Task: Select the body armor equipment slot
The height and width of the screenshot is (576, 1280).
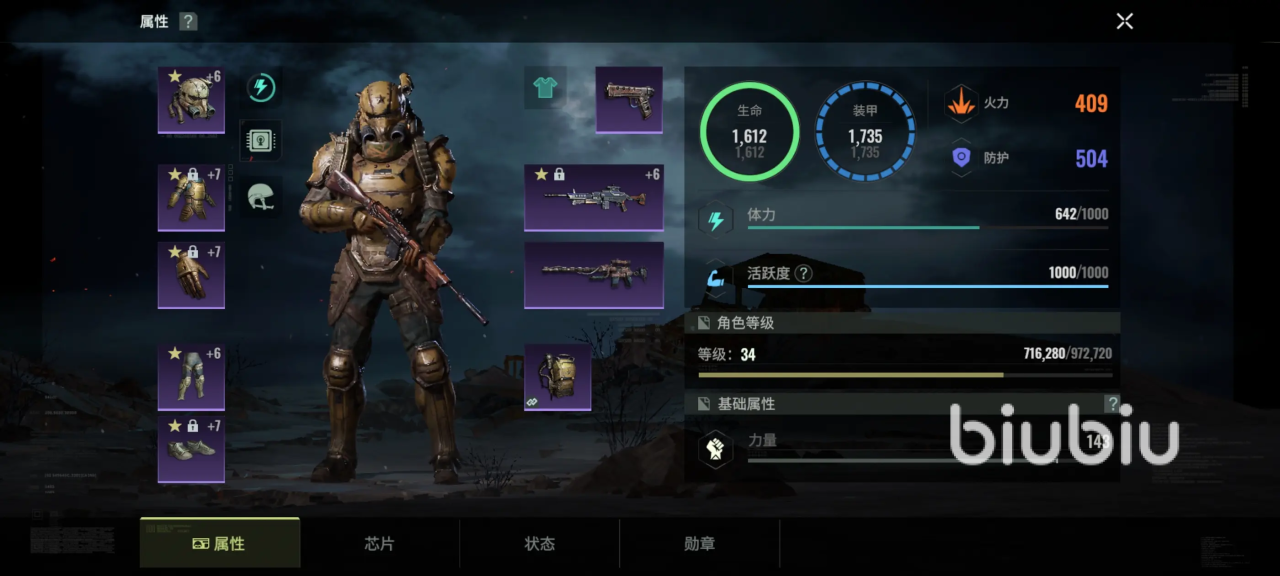Action: (x=191, y=197)
